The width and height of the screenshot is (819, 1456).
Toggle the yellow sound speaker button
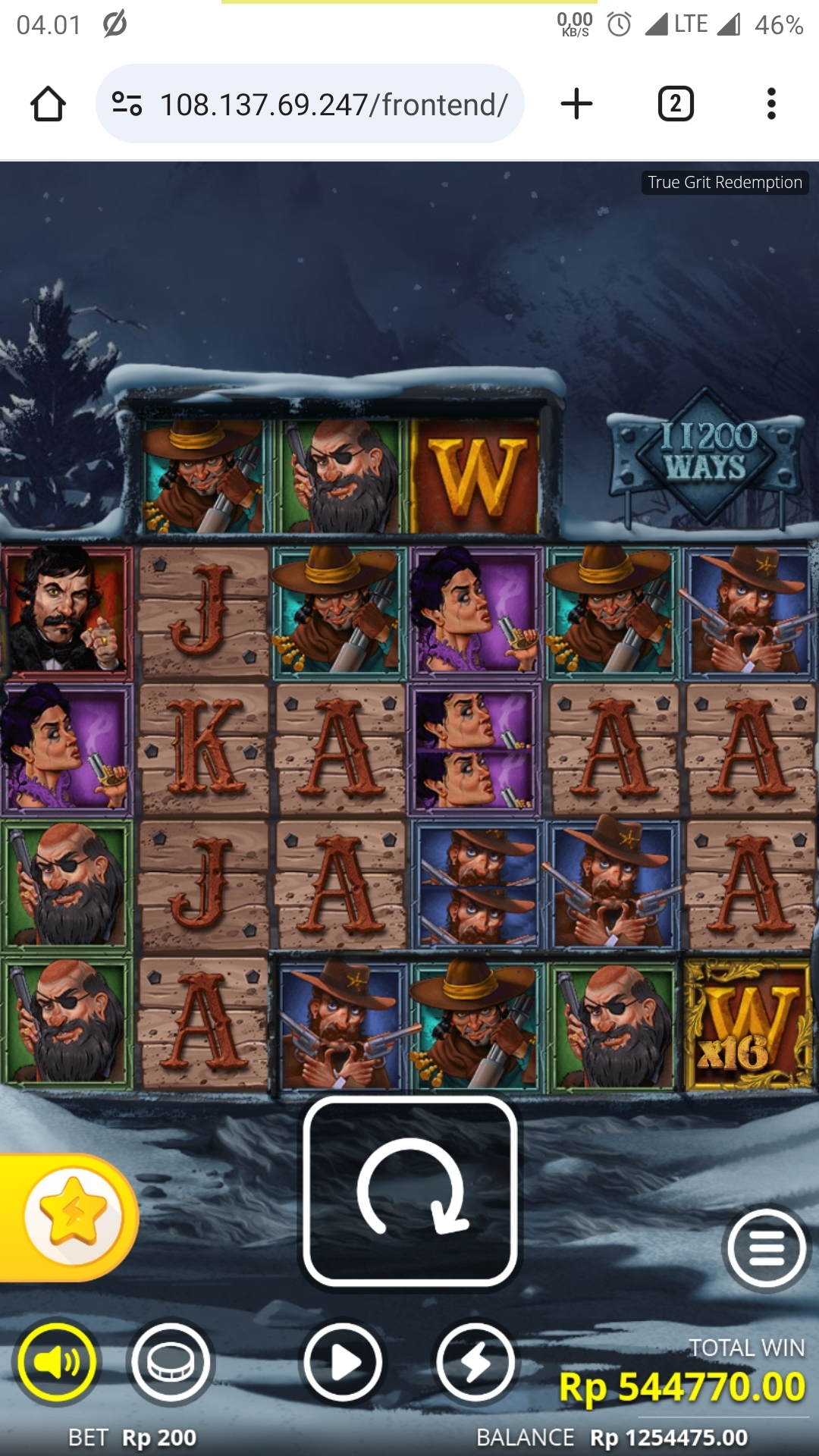[57, 1362]
